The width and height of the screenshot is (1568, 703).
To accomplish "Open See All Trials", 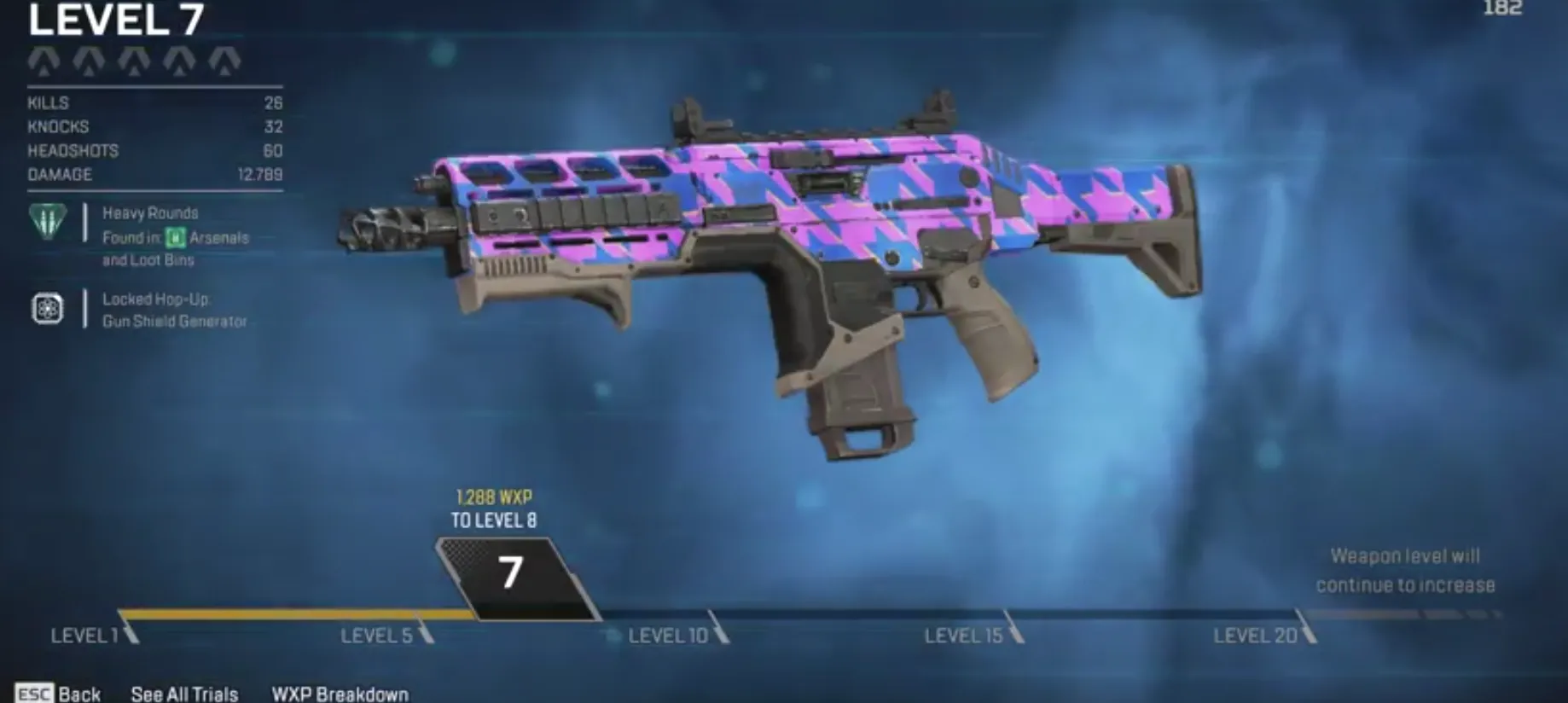I will (184, 694).
